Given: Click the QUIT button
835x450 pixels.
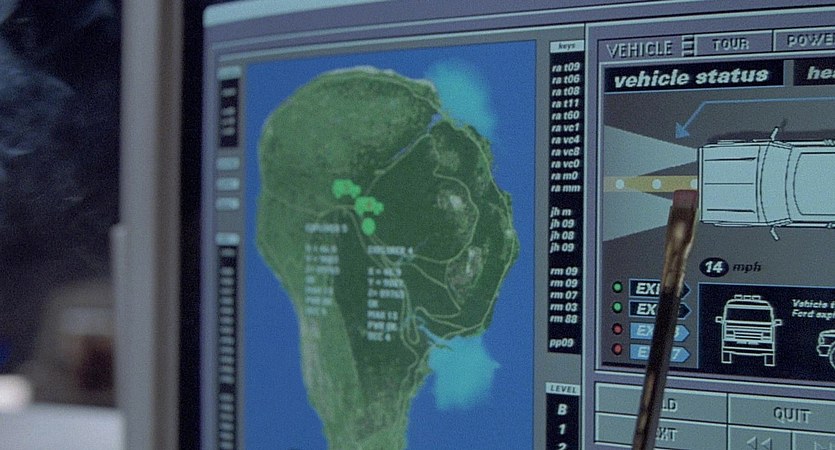Looking at the screenshot, I should (x=789, y=413).
